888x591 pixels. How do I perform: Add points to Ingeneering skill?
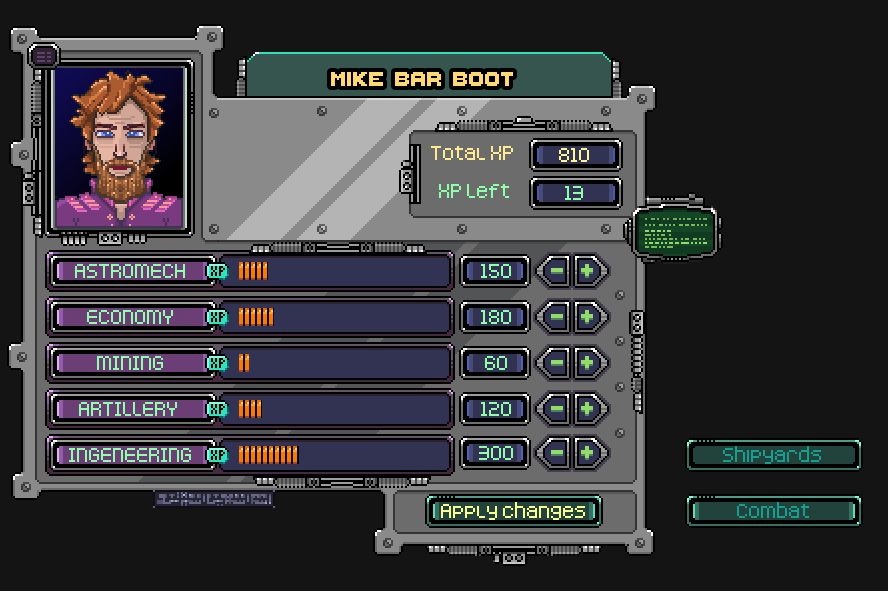589,455
